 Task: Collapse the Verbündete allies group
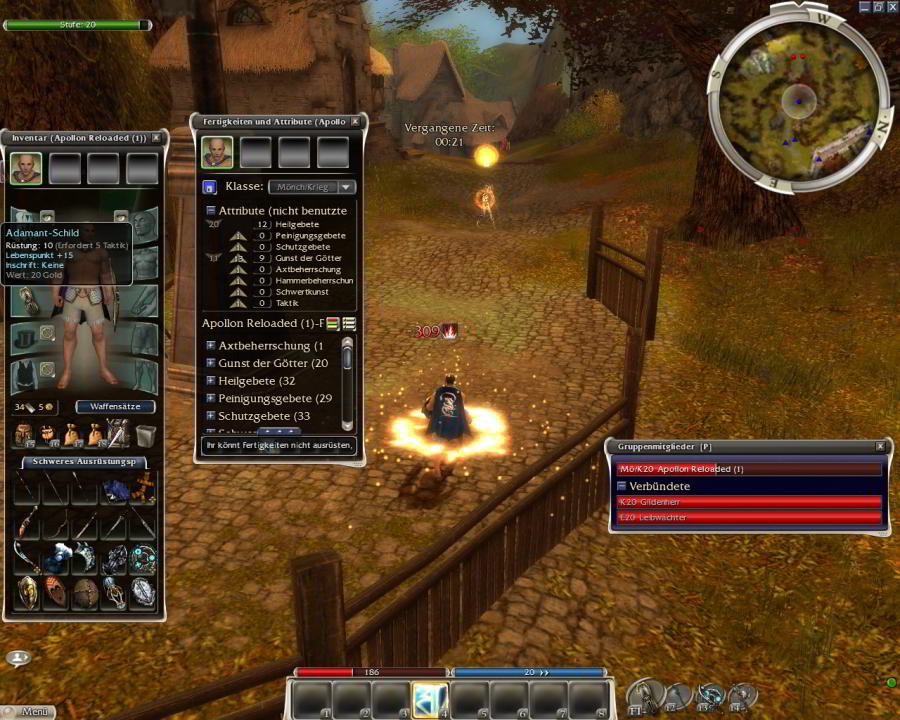(621, 486)
